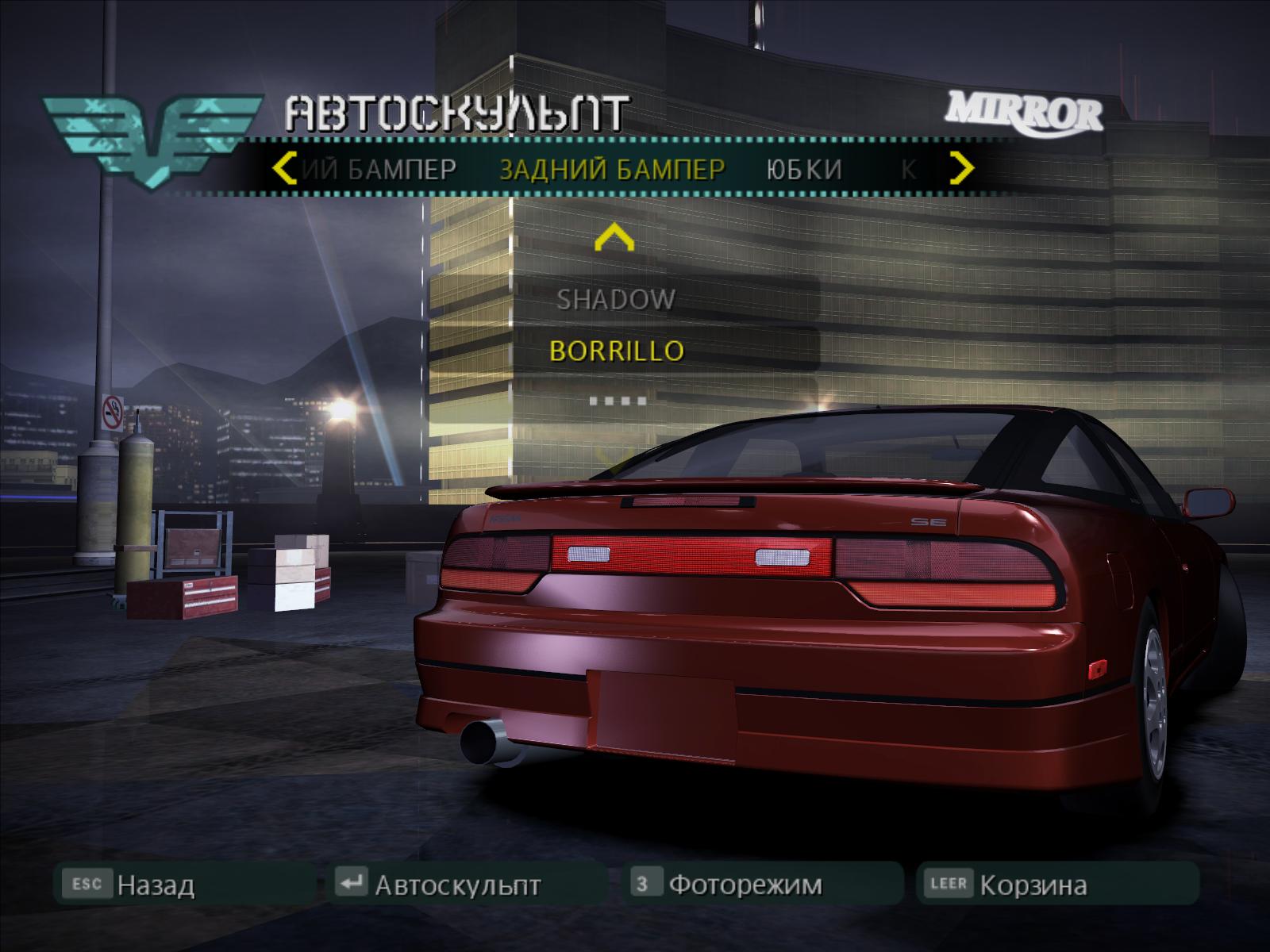Click the yellow up arrow above SHADOW
Viewport: 1270px width, 952px height.
click(614, 238)
